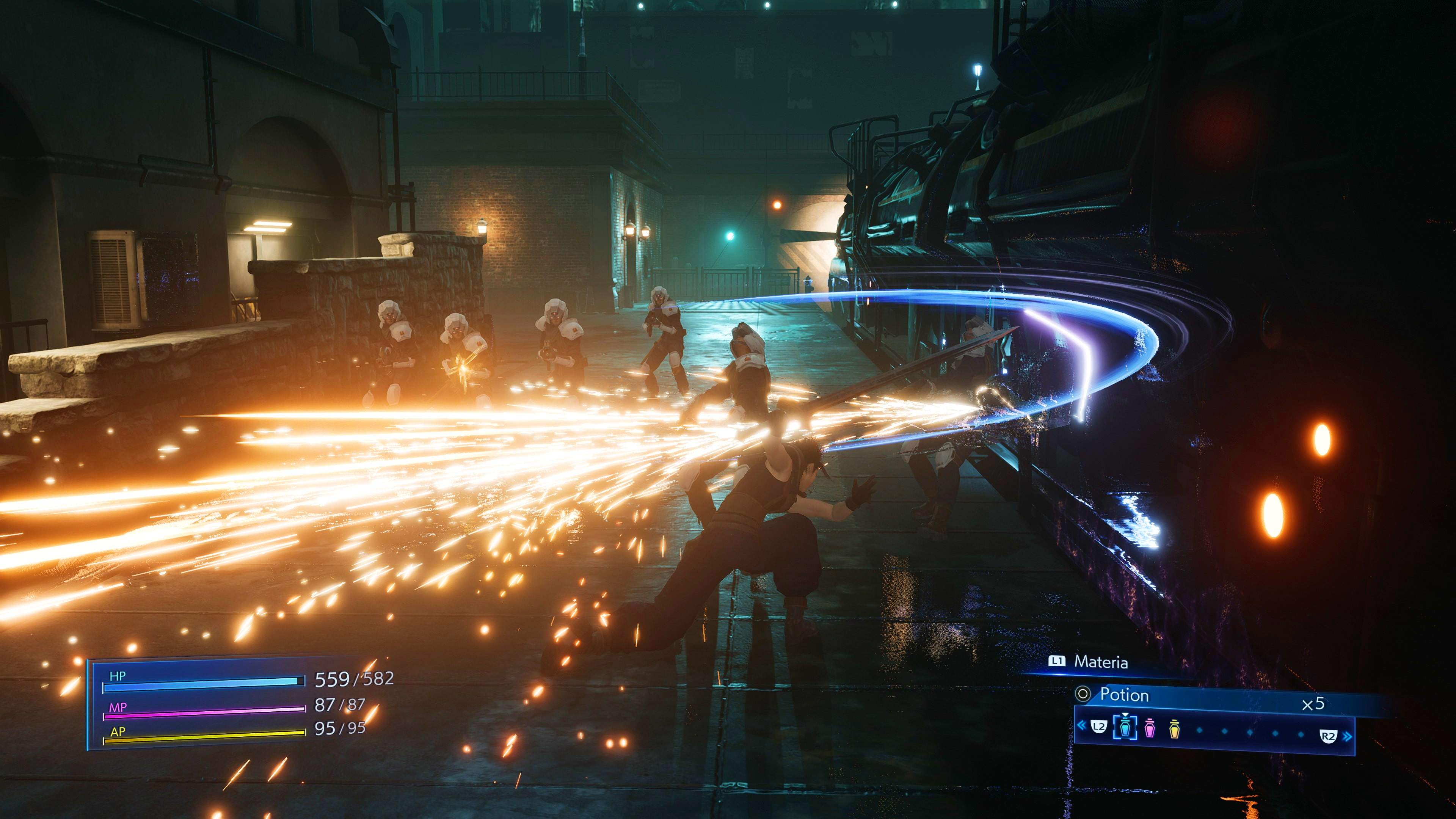Click the circle button prompt beside Potion
Screen dimensions: 1456x819
pos(1083,693)
